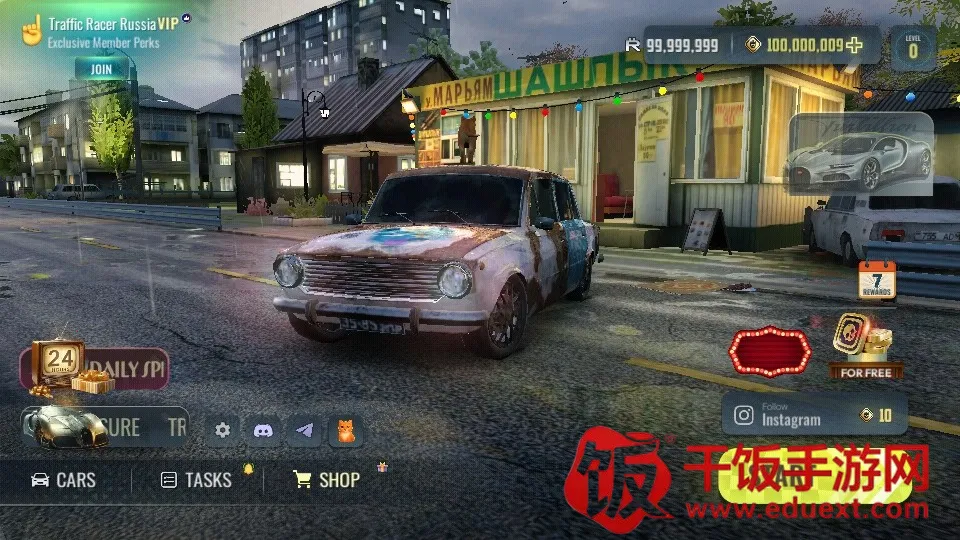Open the Cars menu
Image resolution: width=960 pixels, height=540 pixels.
click(x=64, y=480)
